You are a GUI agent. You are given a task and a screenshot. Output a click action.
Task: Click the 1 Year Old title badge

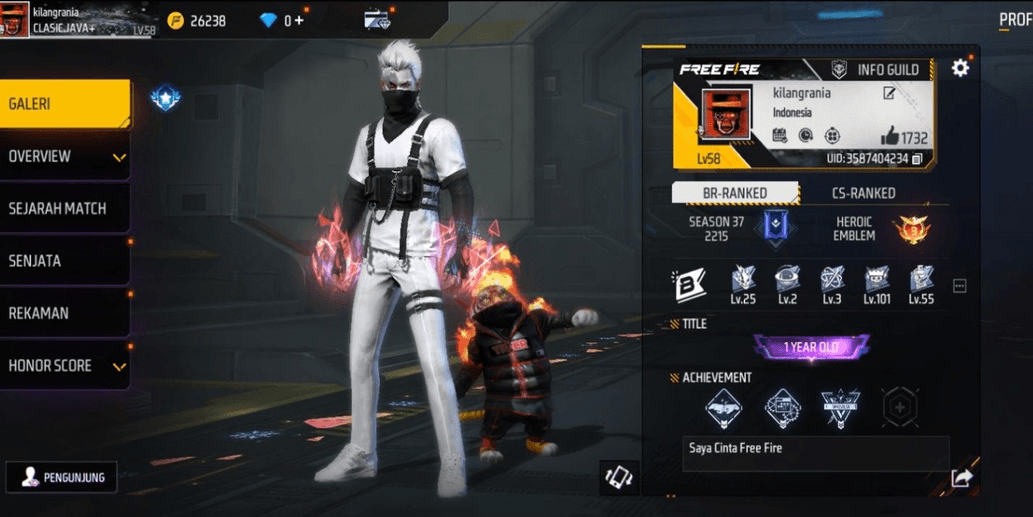(x=811, y=347)
